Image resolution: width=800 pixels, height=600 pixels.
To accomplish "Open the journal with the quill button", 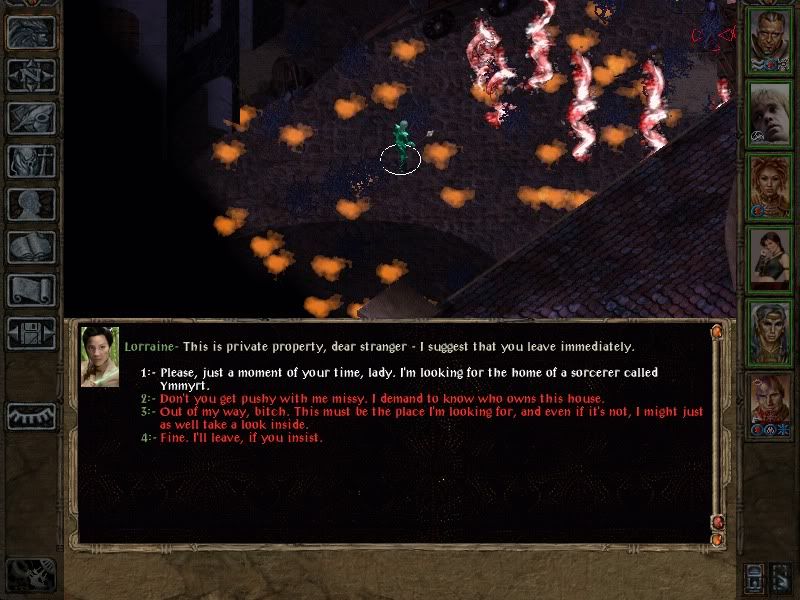I will click(31, 118).
